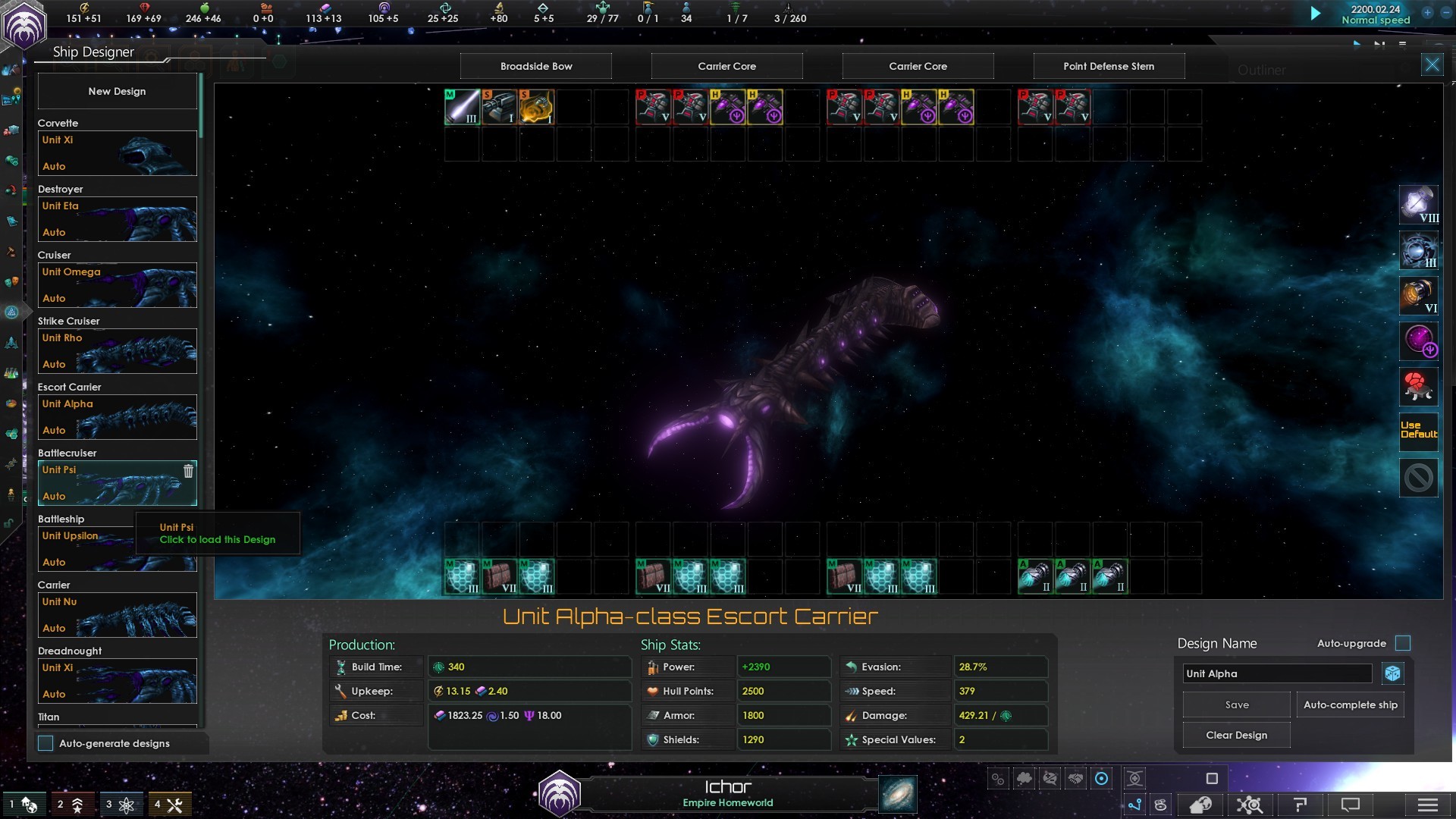Randomize the design name with dice icon
The height and width of the screenshot is (819, 1456).
click(x=1393, y=673)
